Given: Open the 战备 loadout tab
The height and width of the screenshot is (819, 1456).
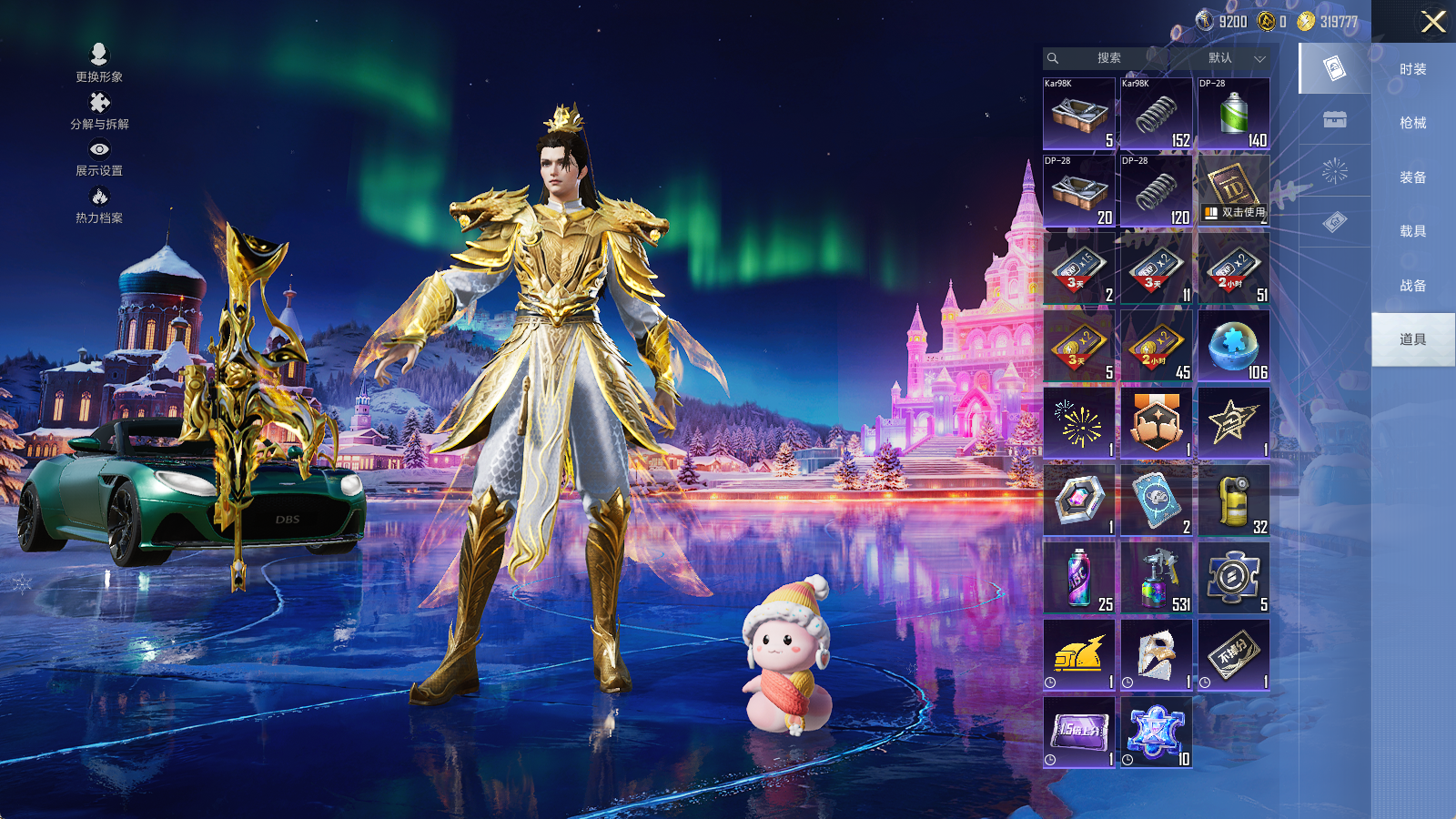Looking at the screenshot, I should (1412, 286).
